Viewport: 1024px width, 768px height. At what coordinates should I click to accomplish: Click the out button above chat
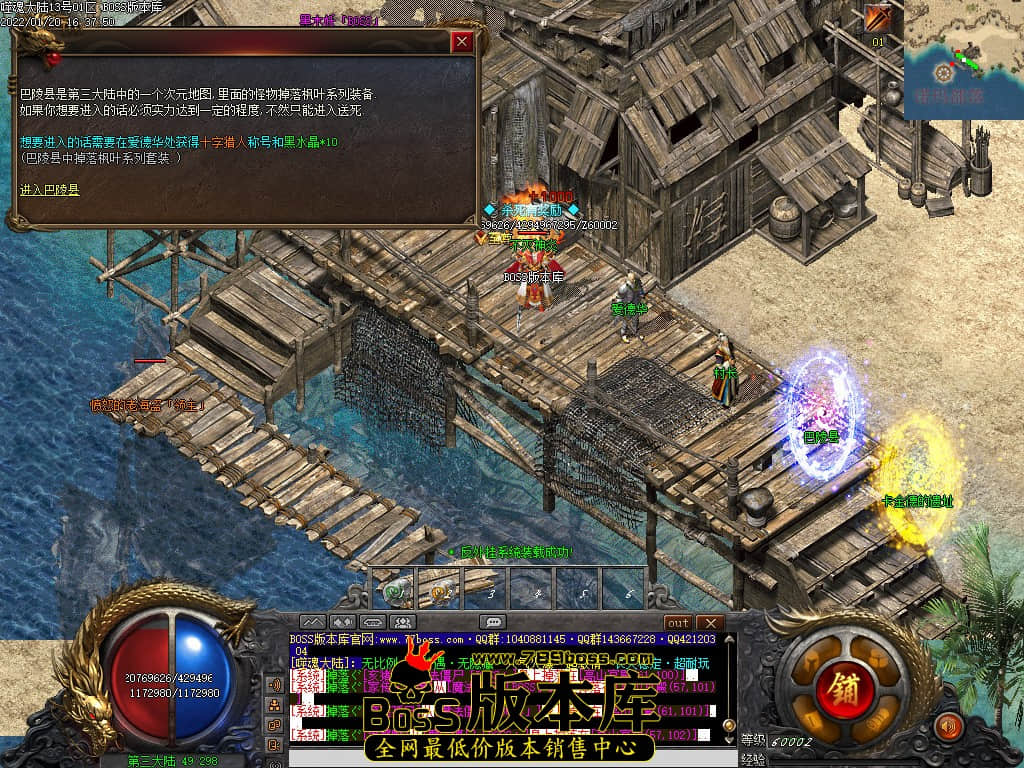pyautogui.click(x=678, y=623)
